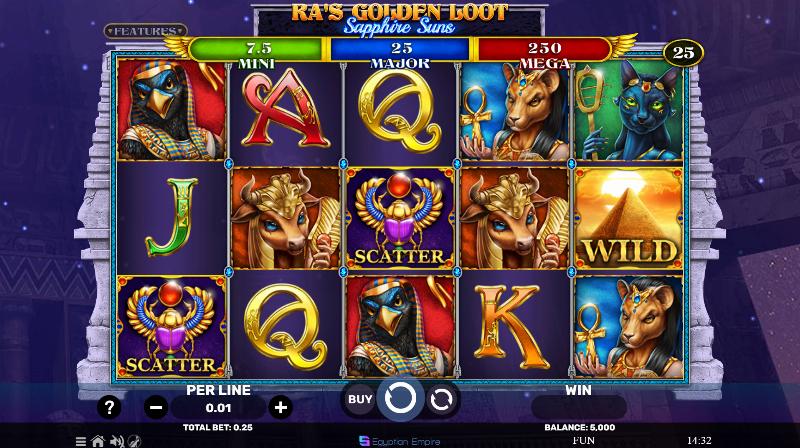Expand the FEATURES dropdown
Screen dimensions: 800x448
146,32
